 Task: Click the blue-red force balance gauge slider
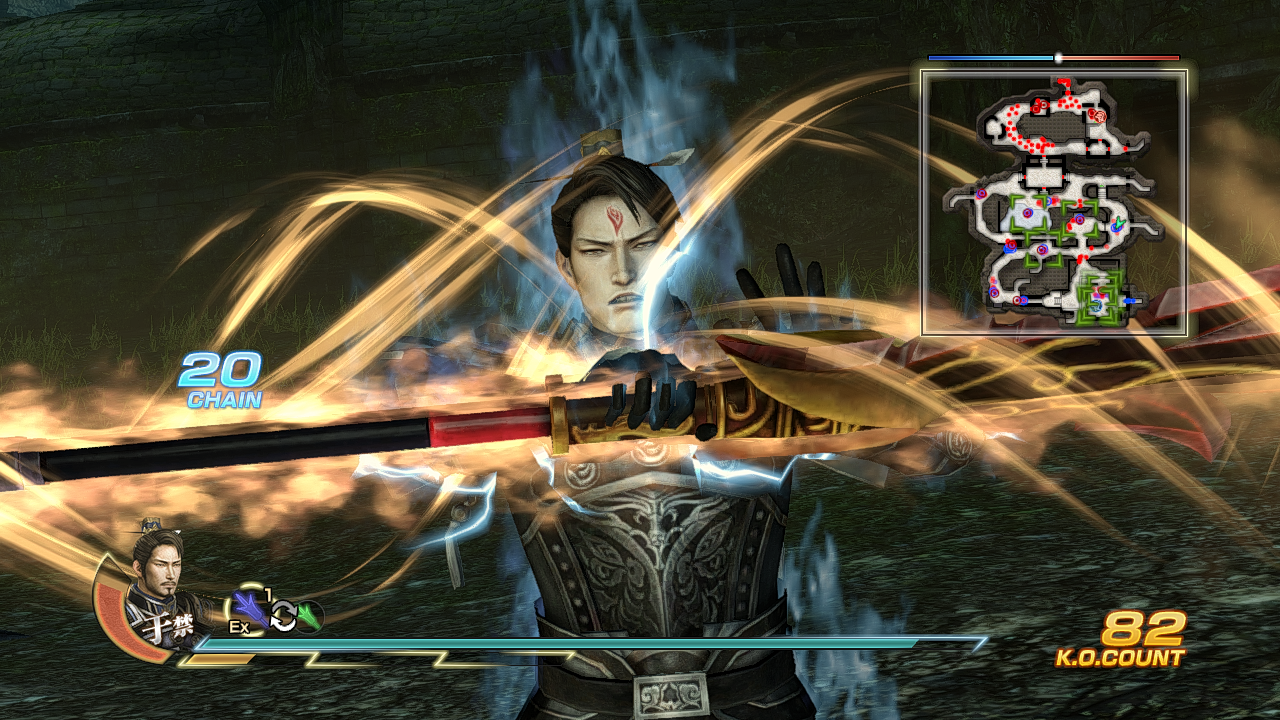pos(1059,59)
